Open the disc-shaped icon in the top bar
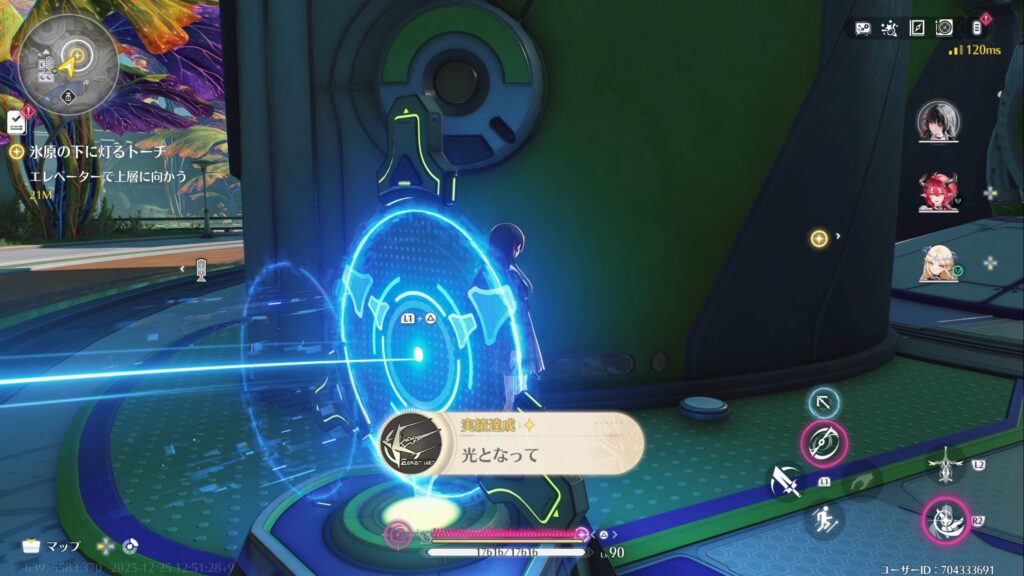Viewport: 1024px width, 576px height. pyautogui.click(x=944, y=28)
